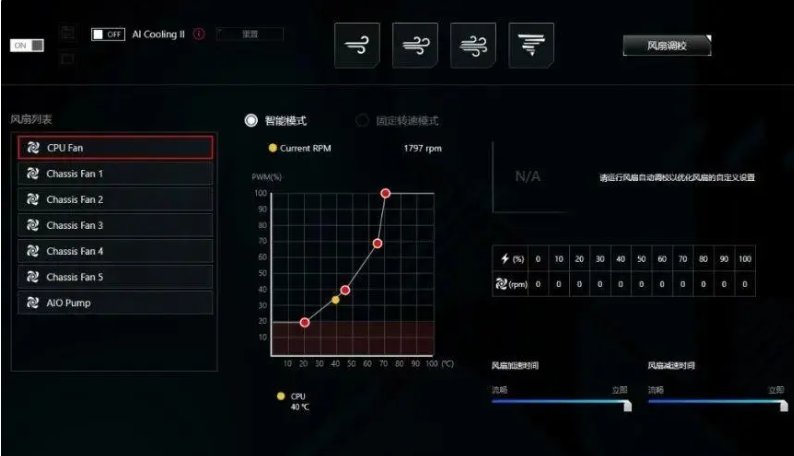
Task: Choose the 固定转速模式 fixed speed option
Action: pos(362,121)
